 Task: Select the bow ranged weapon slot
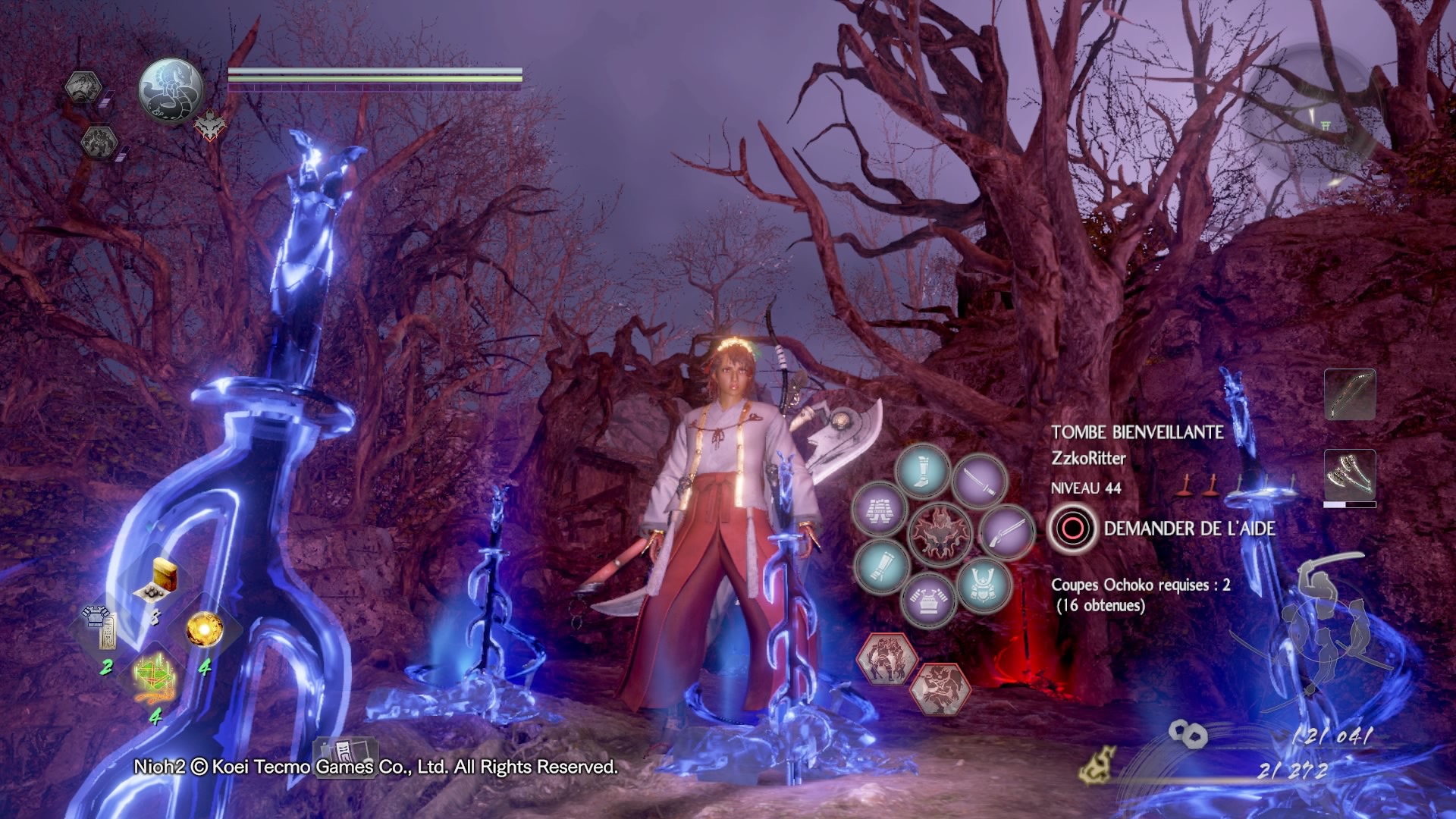[x=1350, y=394]
